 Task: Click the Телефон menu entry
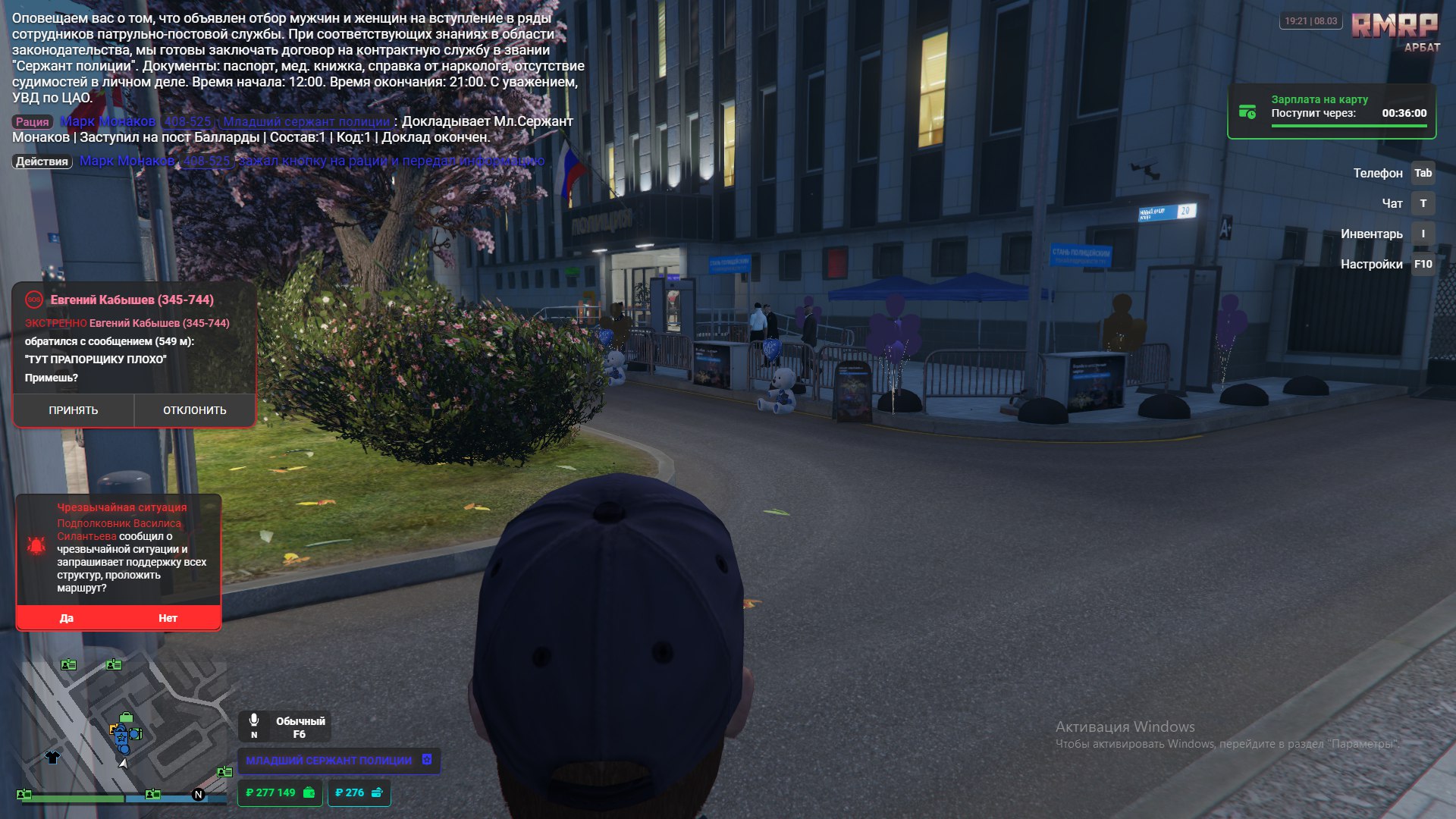(1378, 173)
